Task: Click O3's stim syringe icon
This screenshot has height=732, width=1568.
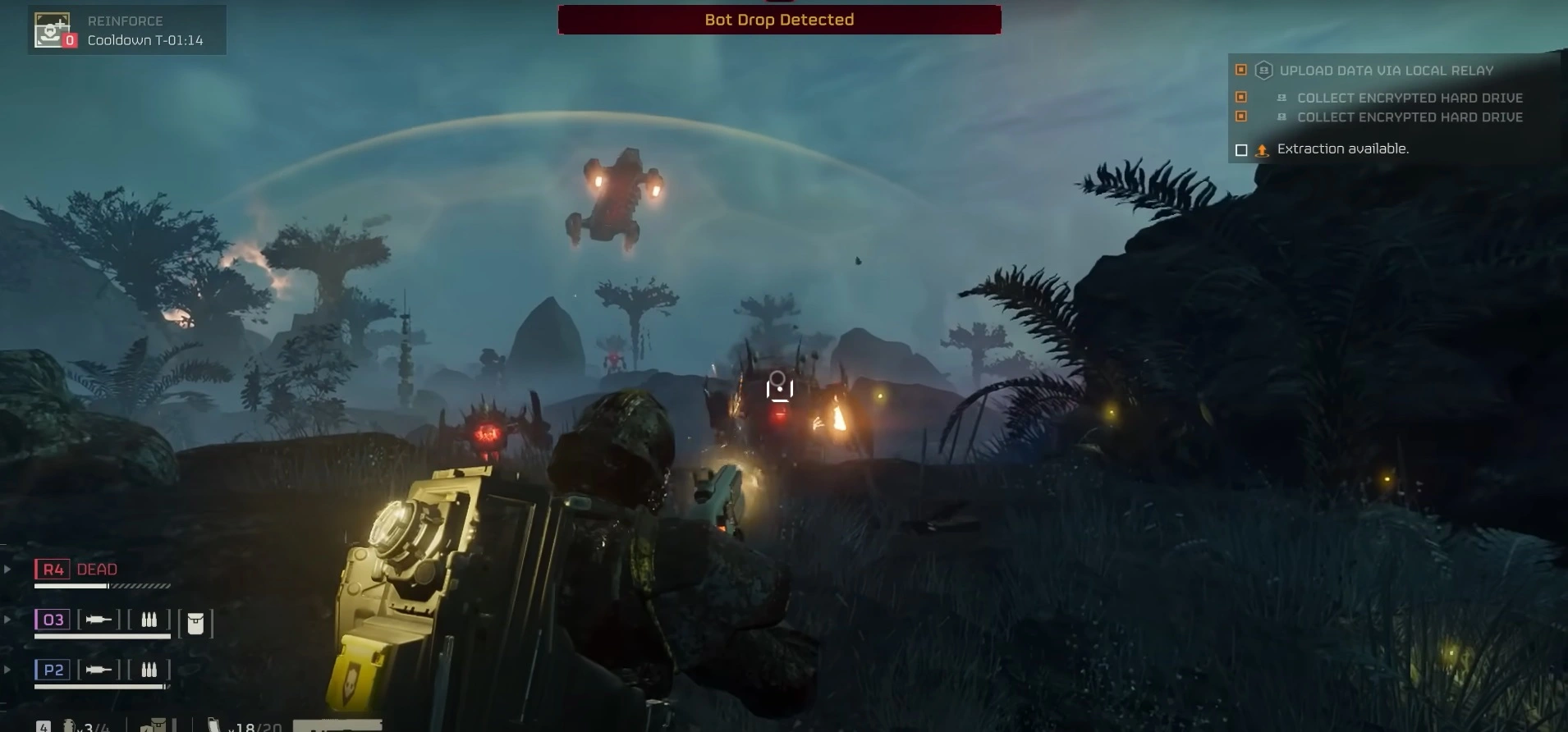Action: [99, 620]
